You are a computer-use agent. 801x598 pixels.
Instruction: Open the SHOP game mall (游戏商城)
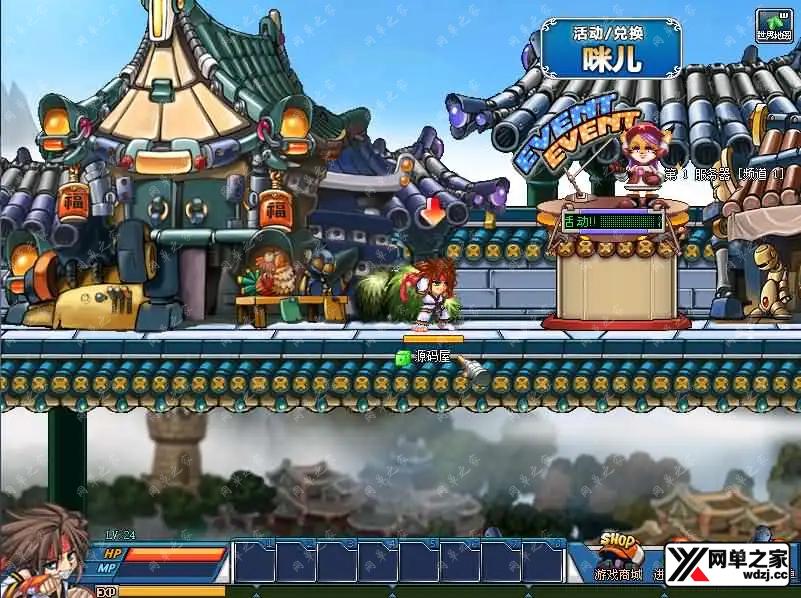(619, 556)
